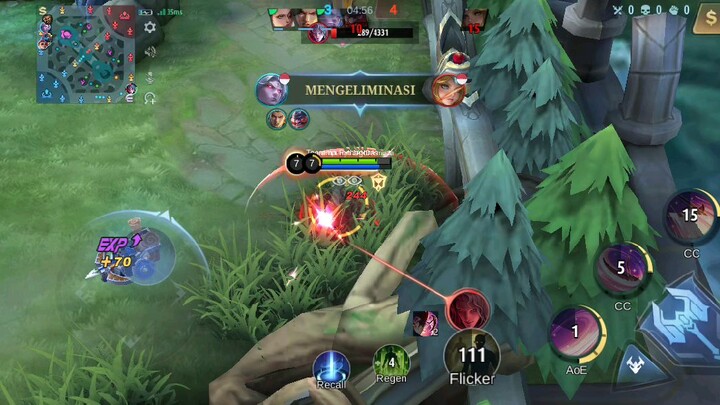This screenshot has width=720, height=405.
Task: Open settings via the gear icon
Action: (x=150, y=27)
